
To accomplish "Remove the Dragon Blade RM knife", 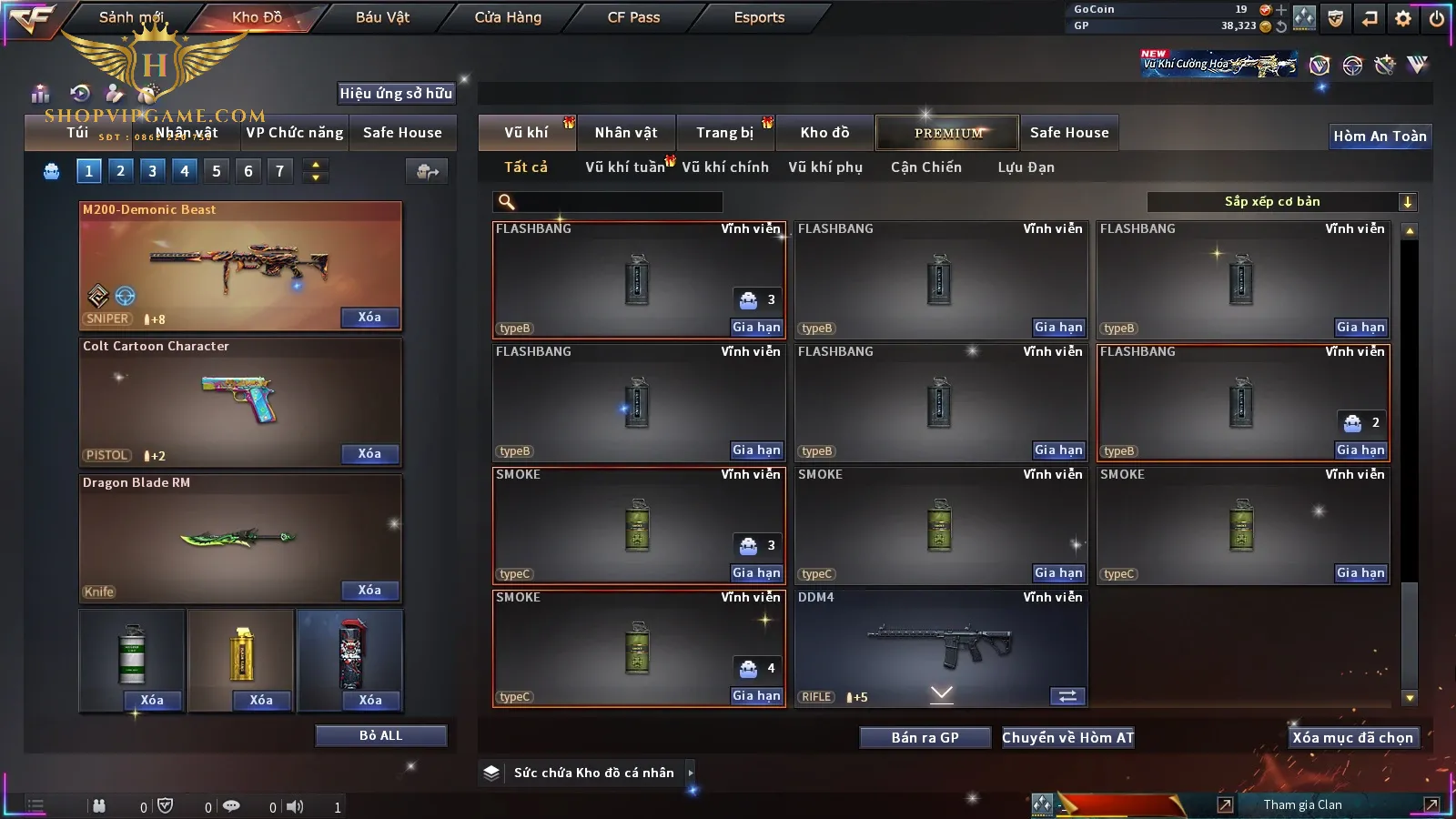I will pyautogui.click(x=369, y=591).
